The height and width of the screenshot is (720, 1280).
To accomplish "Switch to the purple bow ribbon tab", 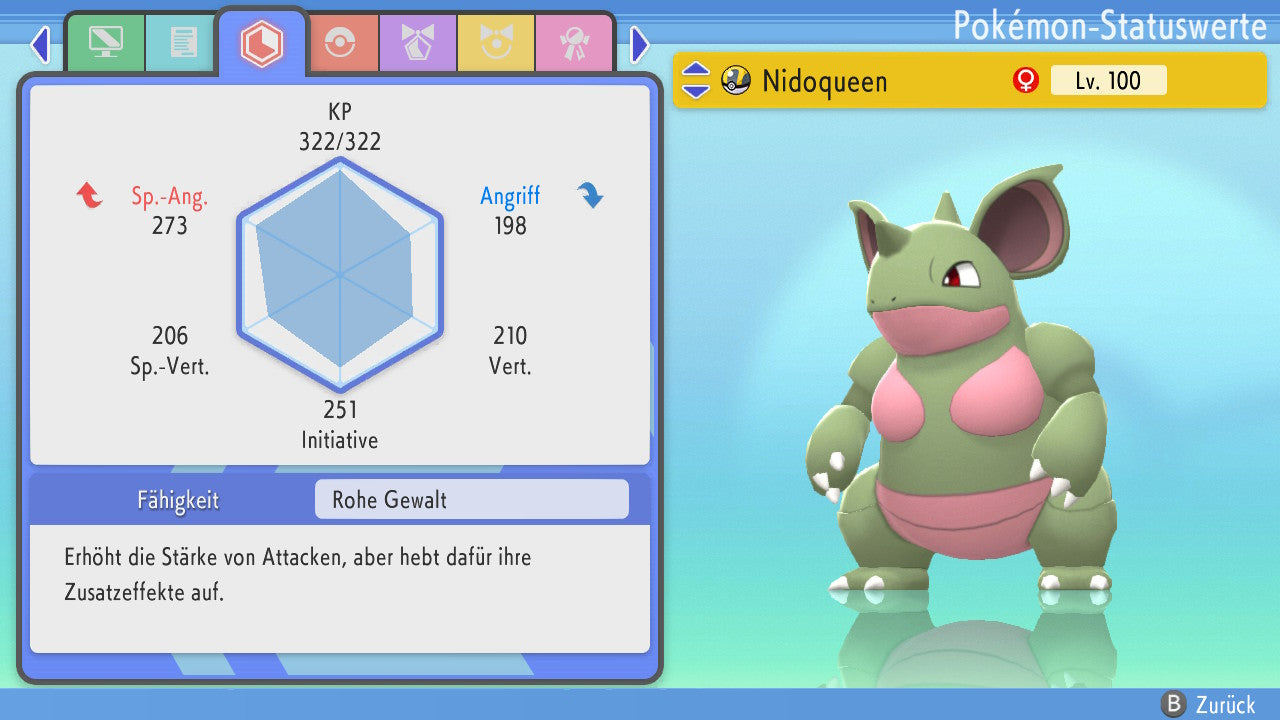I will 418,43.
